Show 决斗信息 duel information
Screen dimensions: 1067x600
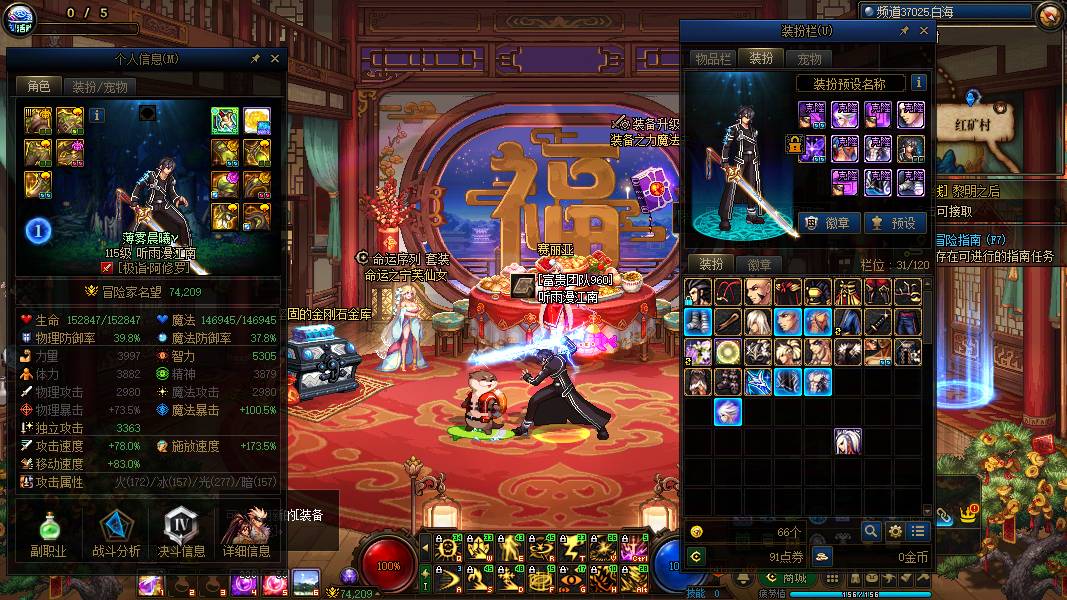click(x=182, y=533)
